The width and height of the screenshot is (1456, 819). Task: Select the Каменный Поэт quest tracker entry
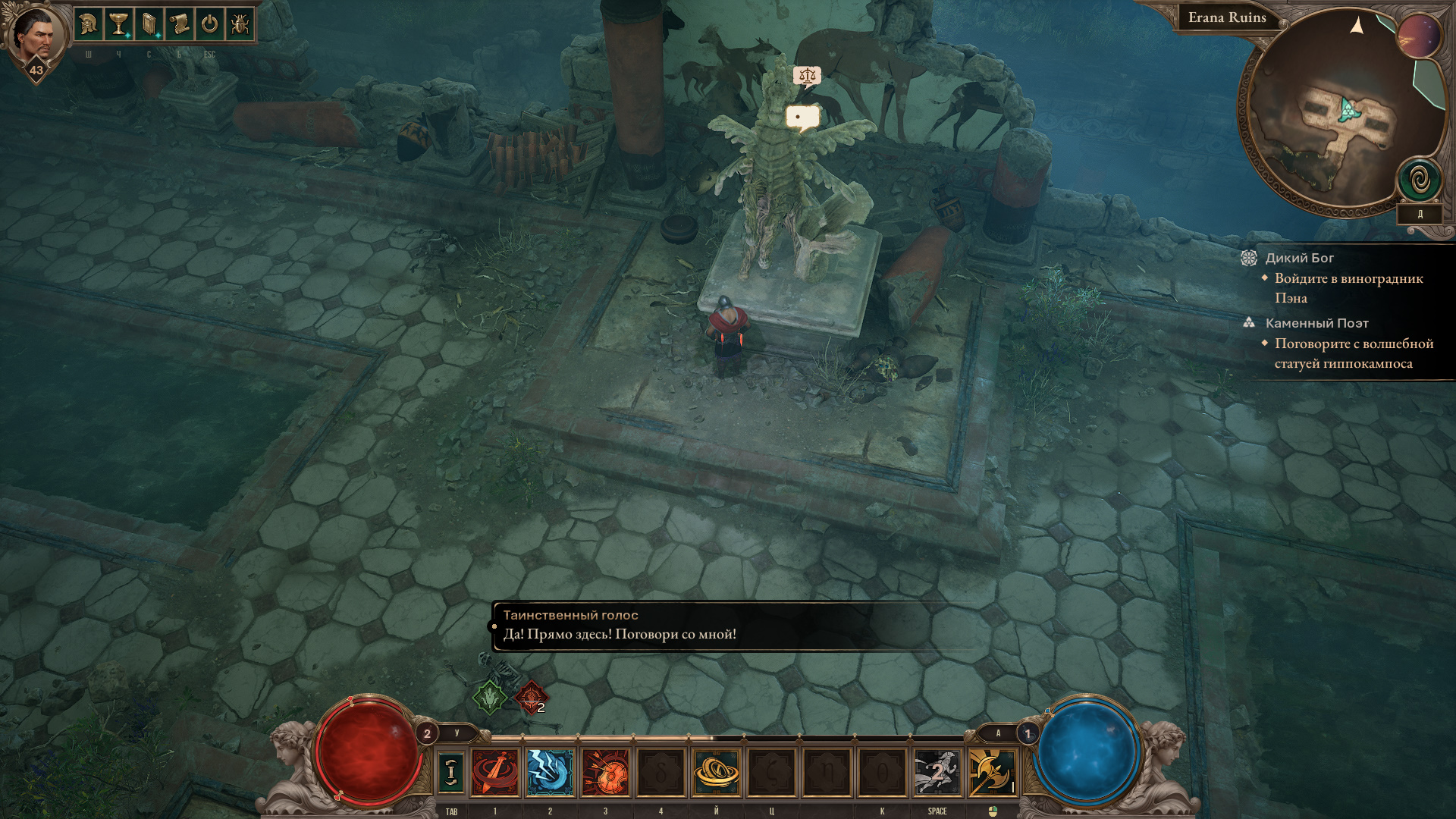pyautogui.click(x=1316, y=323)
